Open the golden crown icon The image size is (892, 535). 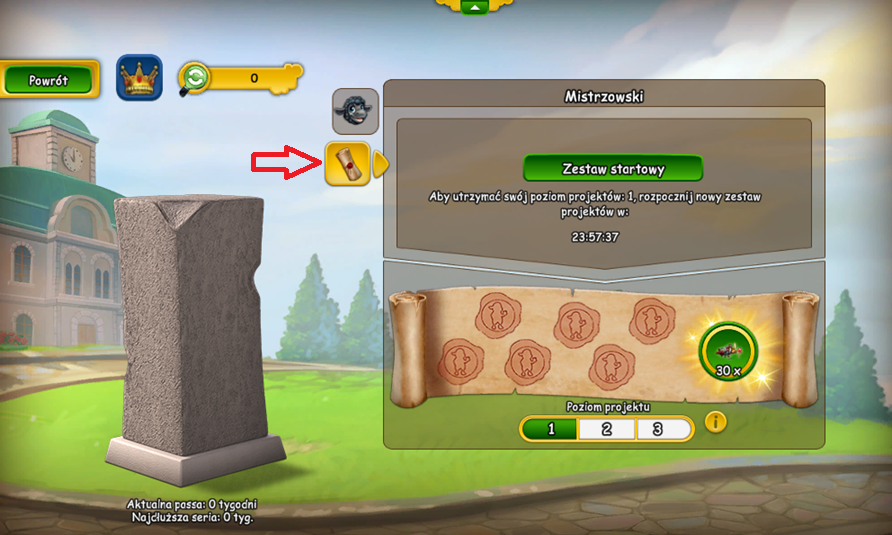coord(139,77)
